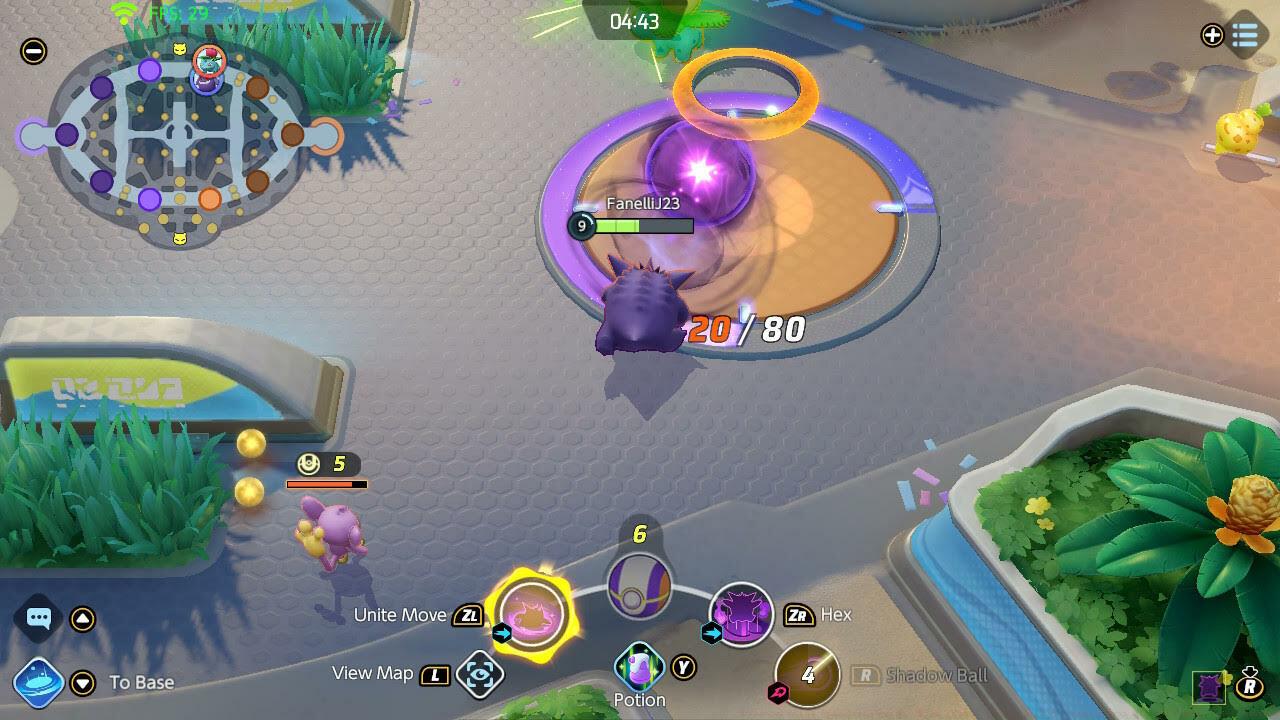The image size is (1280, 720).
Task: Open the quick chat speech bubble
Action: pos(39,618)
